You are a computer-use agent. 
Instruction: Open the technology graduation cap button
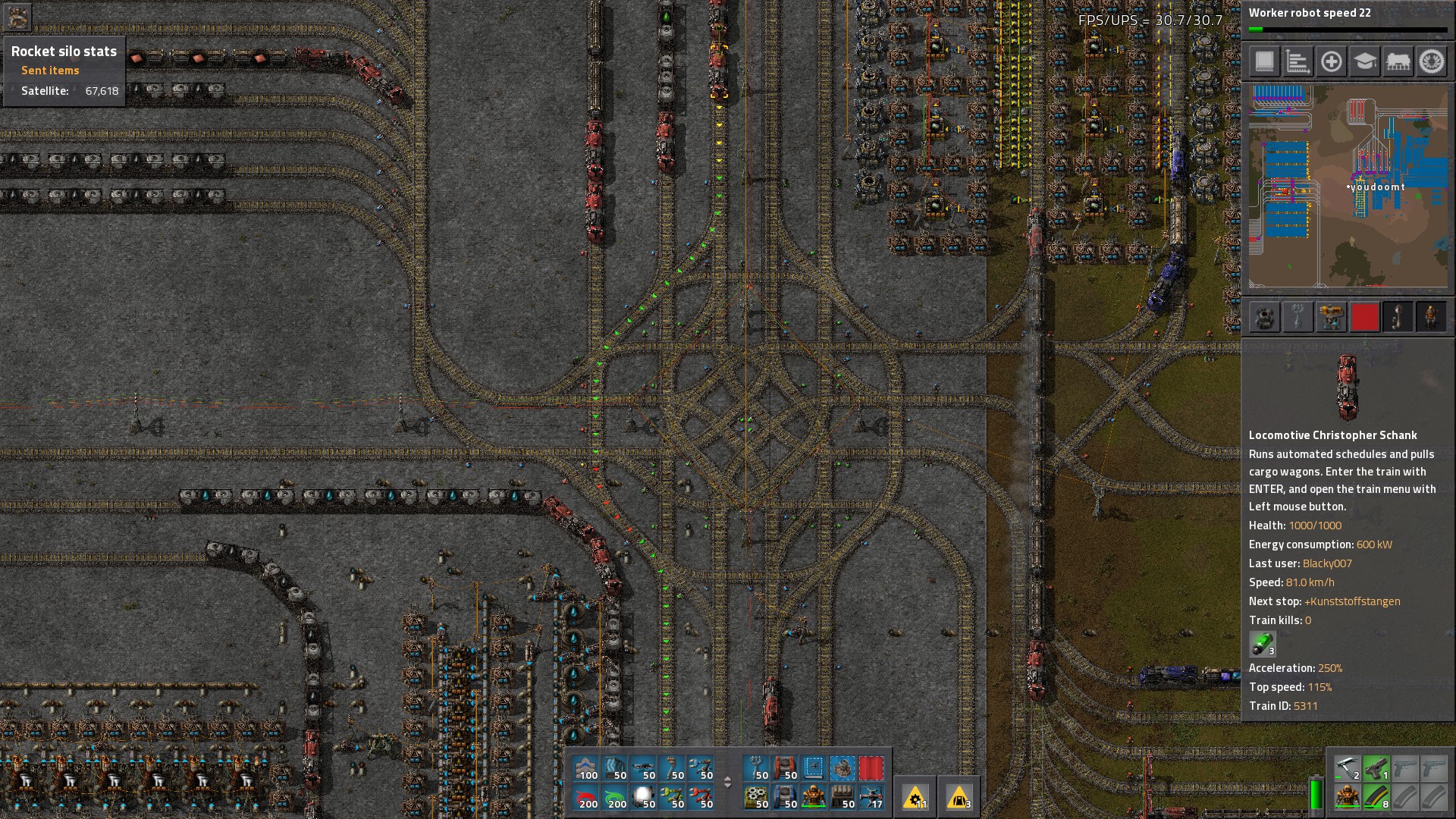(x=1364, y=61)
